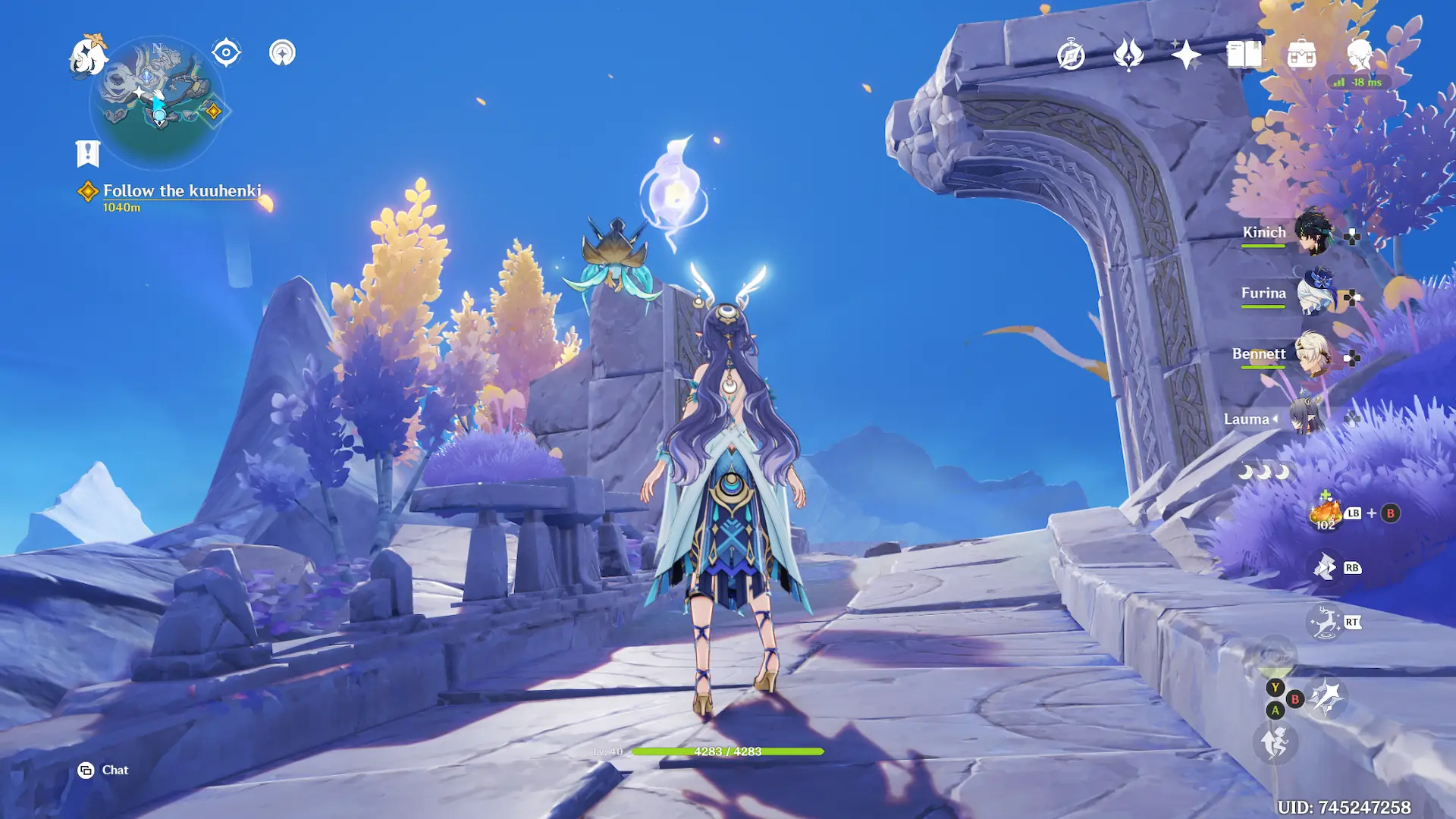This screenshot has width=1456, height=819.
Task: Select the 'Follow the kuuhenki' quest tracker
Action: [x=182, y=191]
